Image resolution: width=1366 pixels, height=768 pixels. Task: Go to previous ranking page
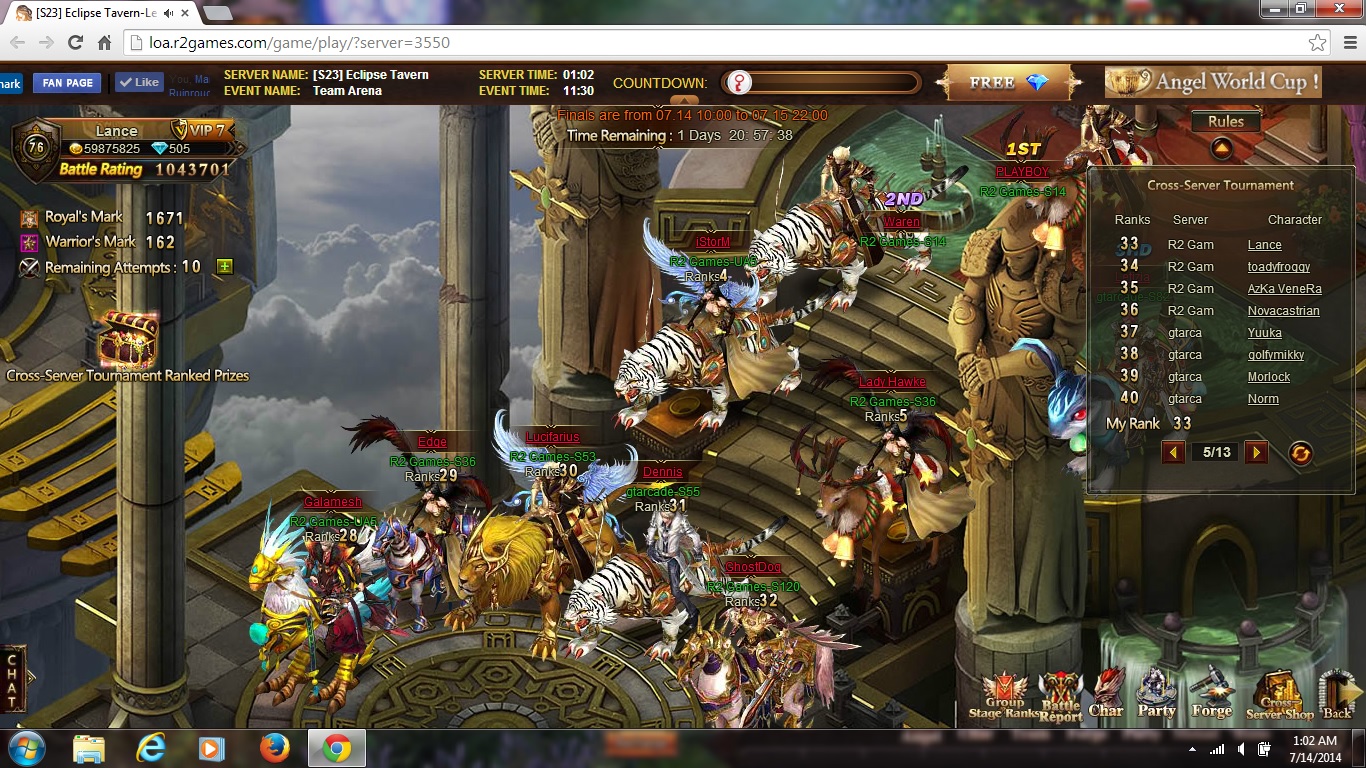(1174, 452)
